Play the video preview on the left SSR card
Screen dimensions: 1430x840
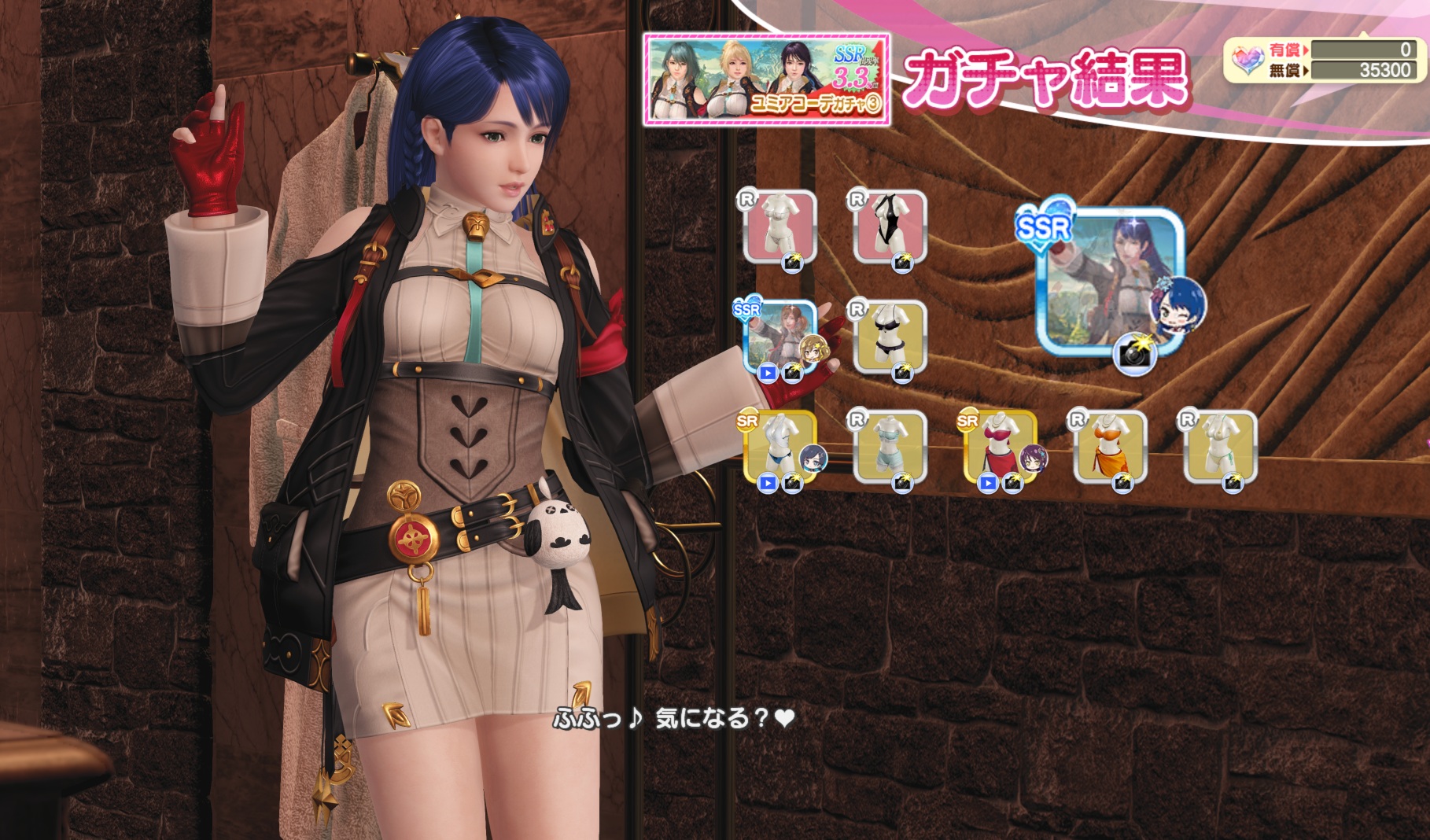(768, 373)
